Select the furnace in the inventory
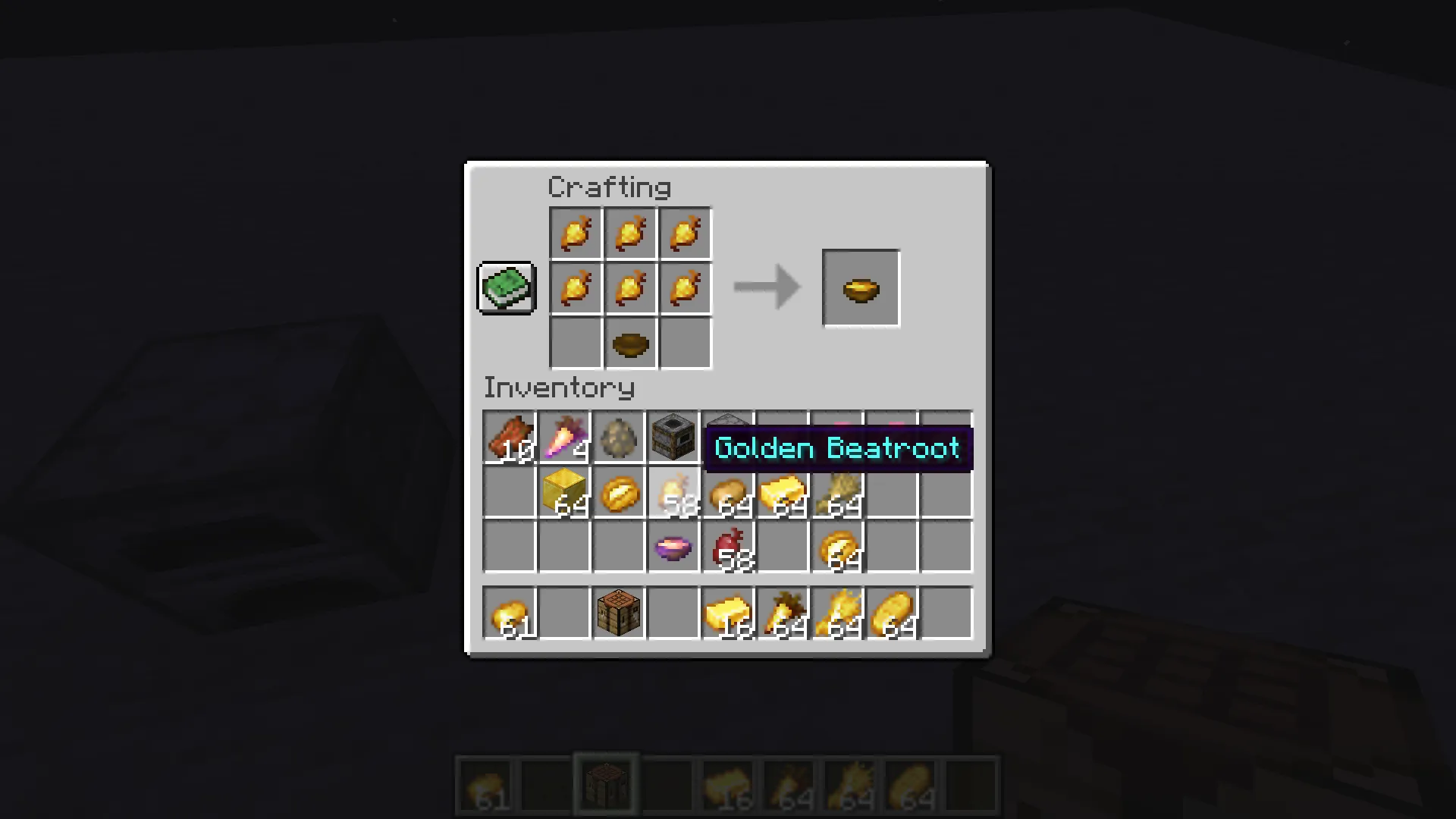The image size is (1456, 819). 673,438
